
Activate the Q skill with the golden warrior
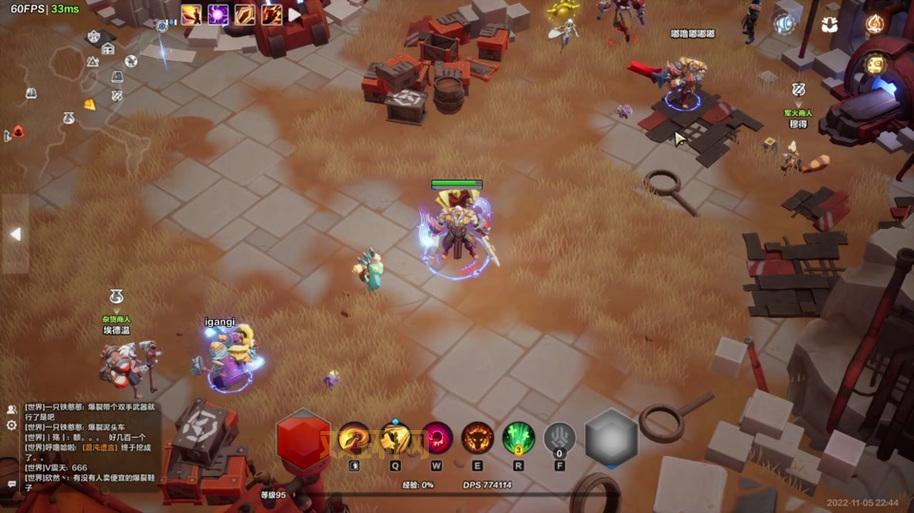396,438
